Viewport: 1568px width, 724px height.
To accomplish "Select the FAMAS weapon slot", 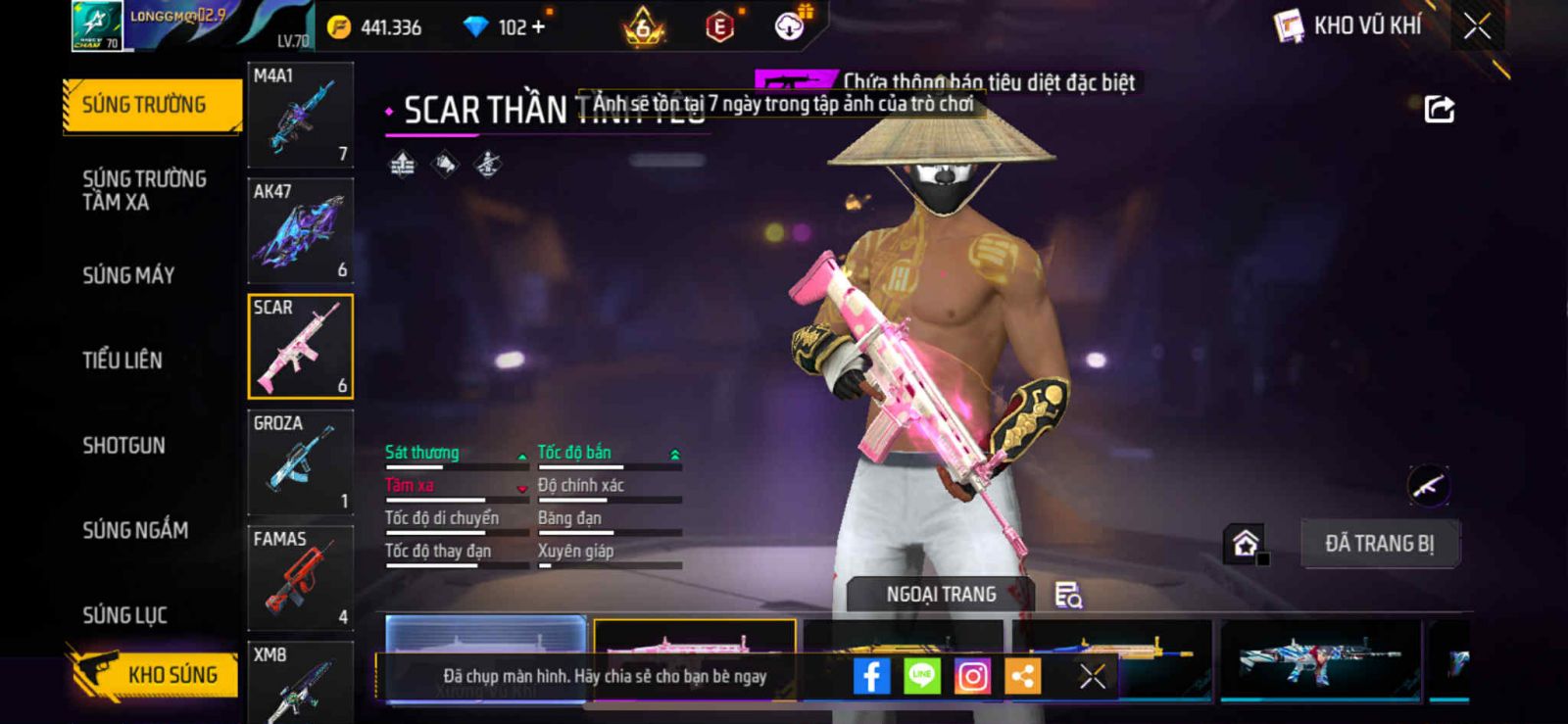I will tap(300, 578).
